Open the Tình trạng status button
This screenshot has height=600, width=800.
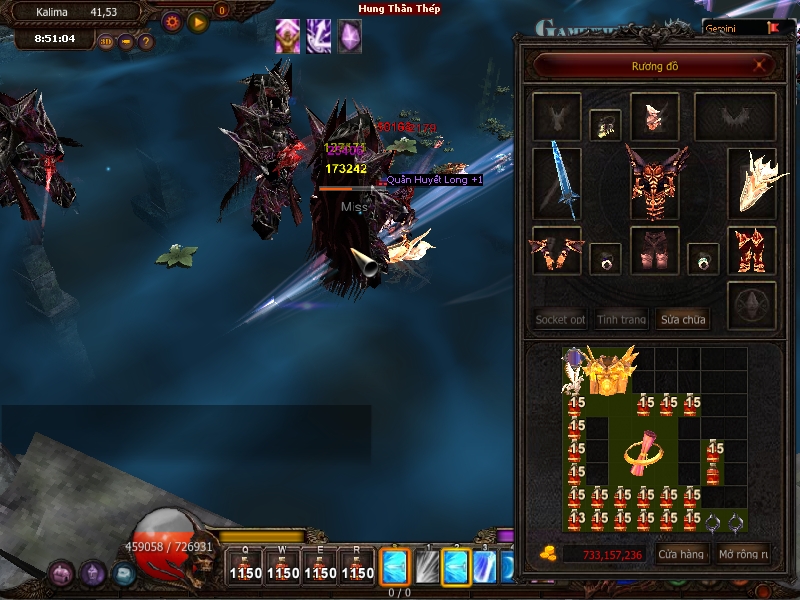(621, 320)
